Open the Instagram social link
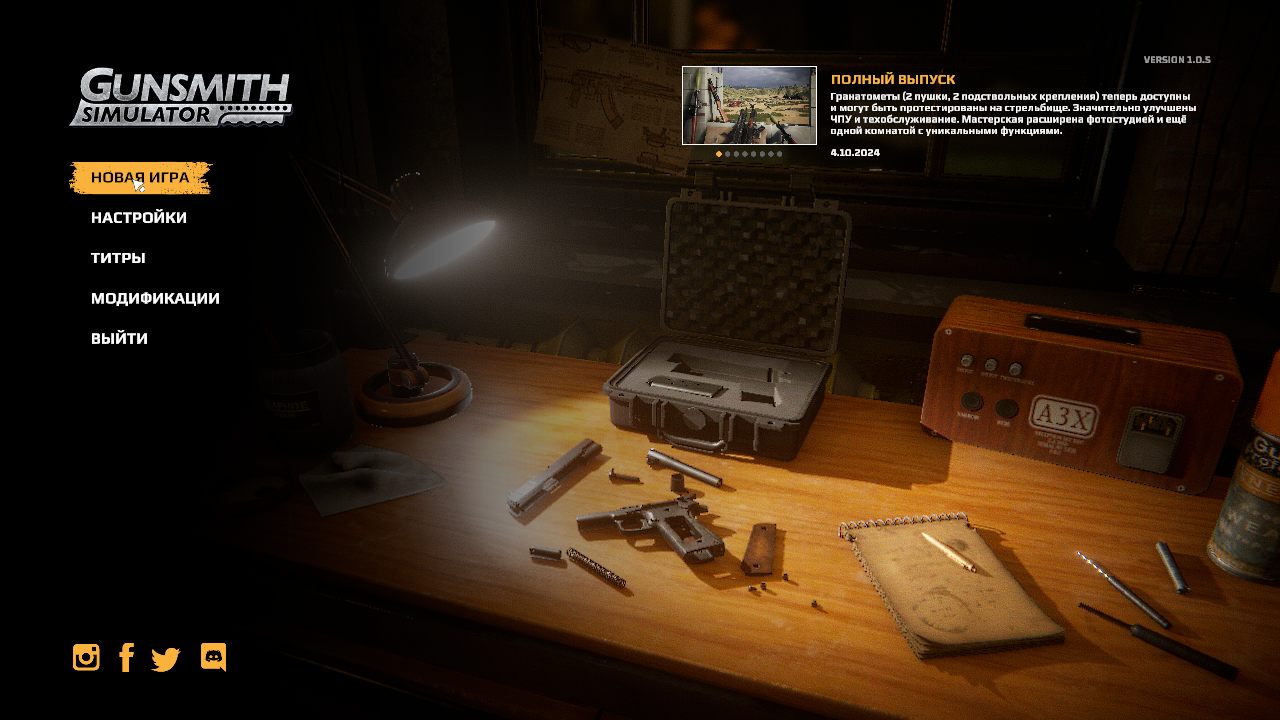This screenshot has height=720, width=1280. [x=86, y=657]
